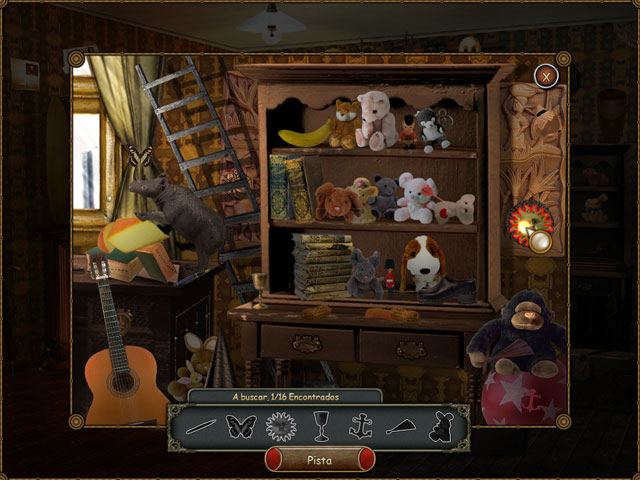Select the thin stick silhouette icon
Viewport: 640px width, 480px height.
[200, 427]
